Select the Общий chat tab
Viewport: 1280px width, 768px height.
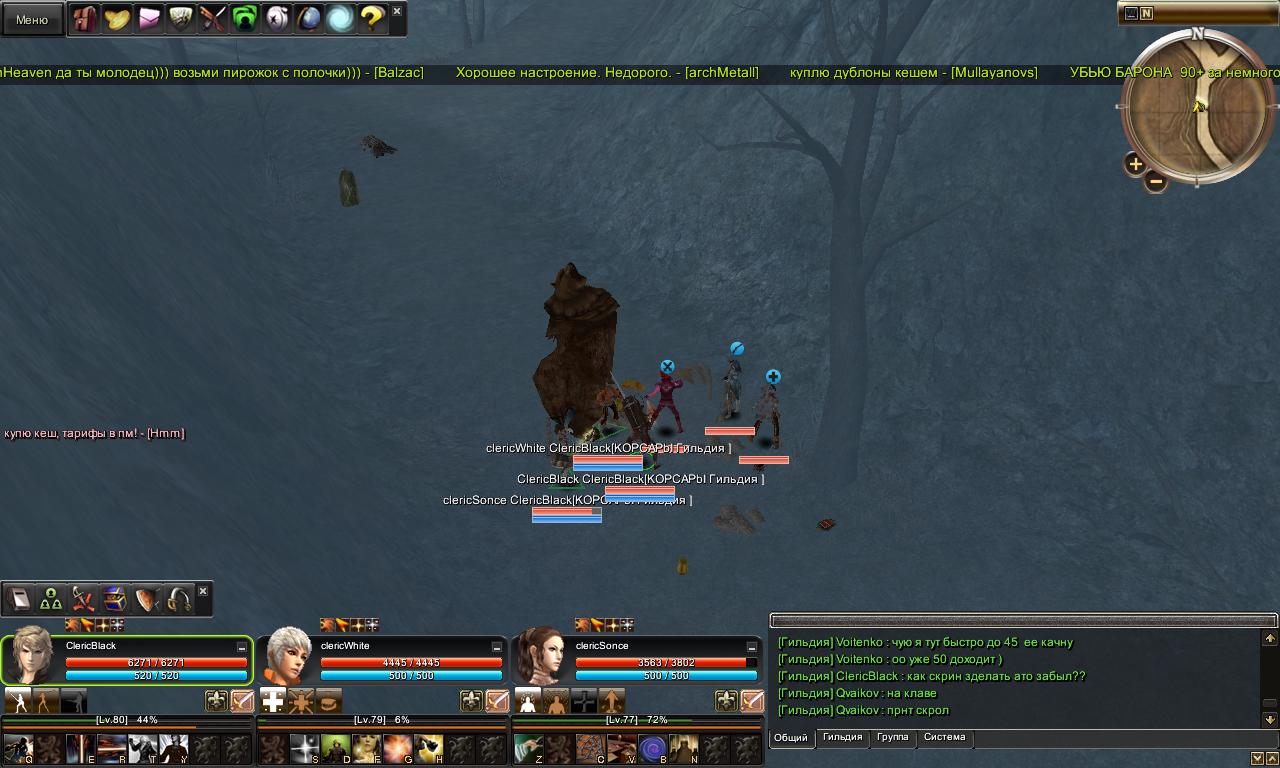(x=791, y=738)
